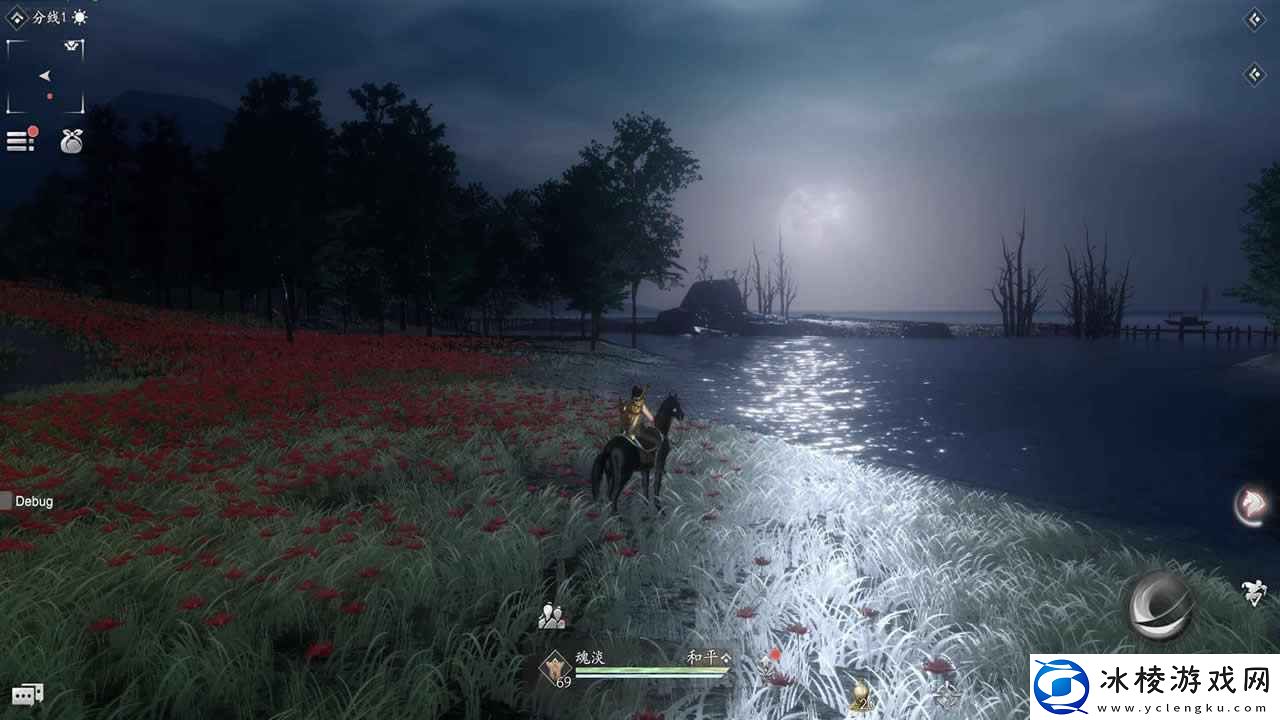Open the team members icon
Viewport: 1280px width, 720px height.
551,617
